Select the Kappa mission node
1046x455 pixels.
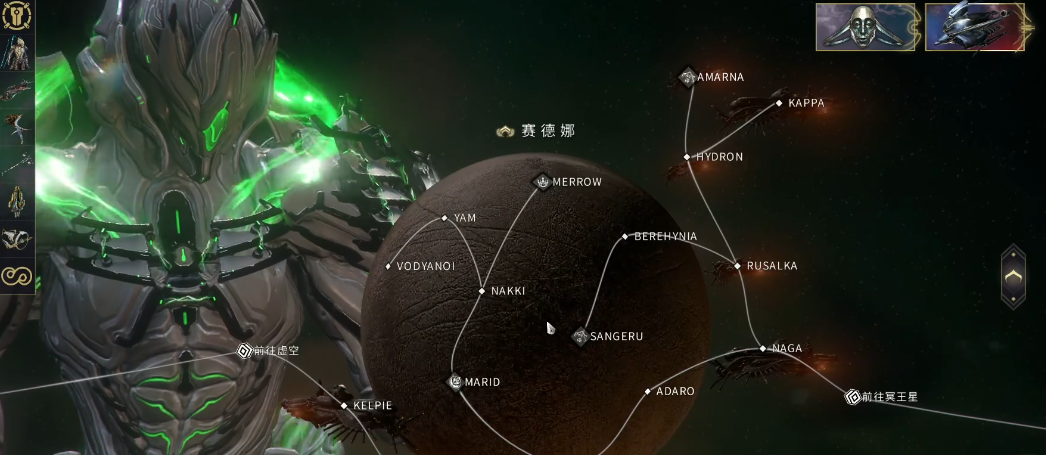point(779,103)
